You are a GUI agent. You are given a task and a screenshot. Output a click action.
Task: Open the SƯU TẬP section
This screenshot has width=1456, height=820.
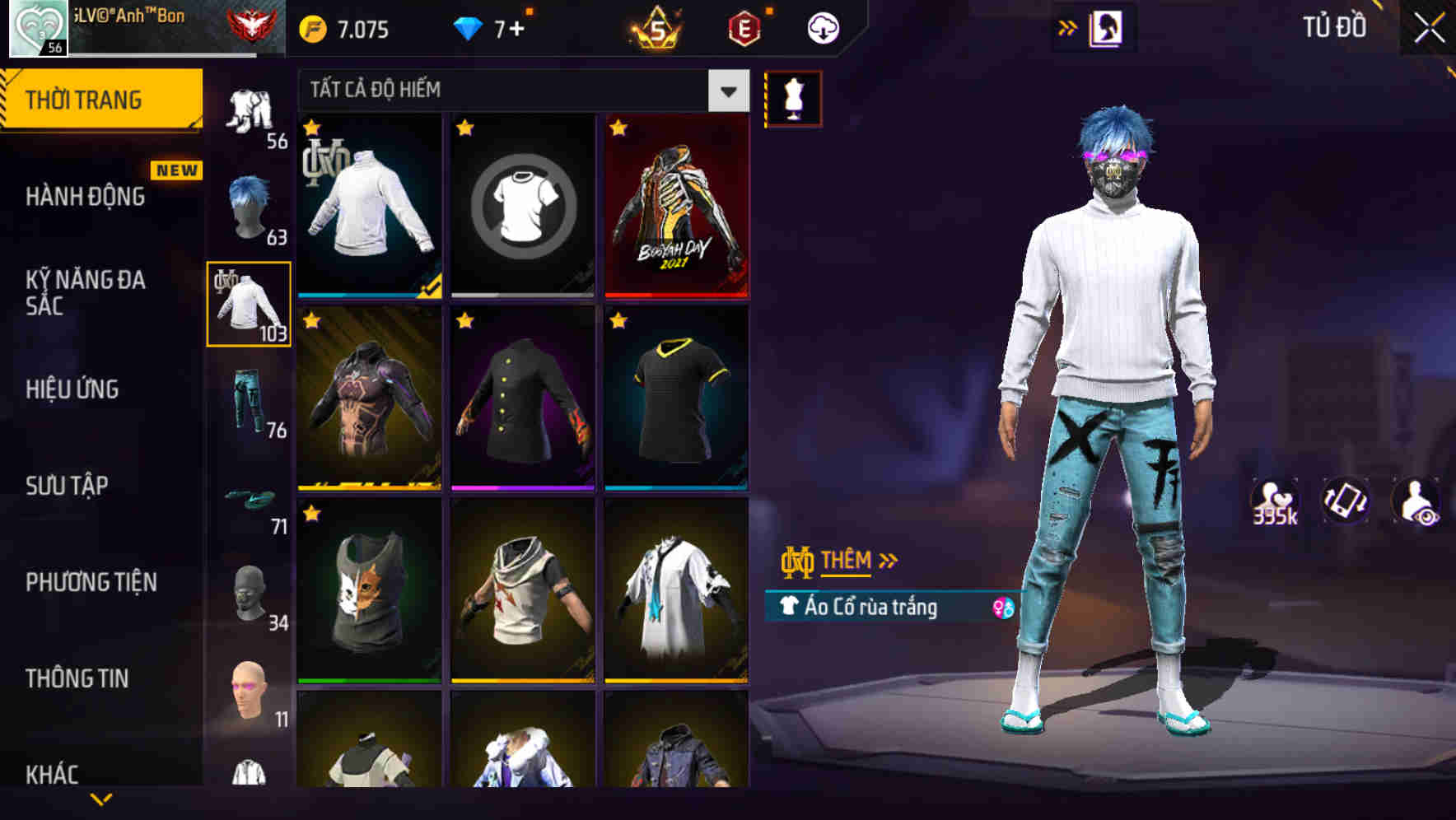coord(66,486)
